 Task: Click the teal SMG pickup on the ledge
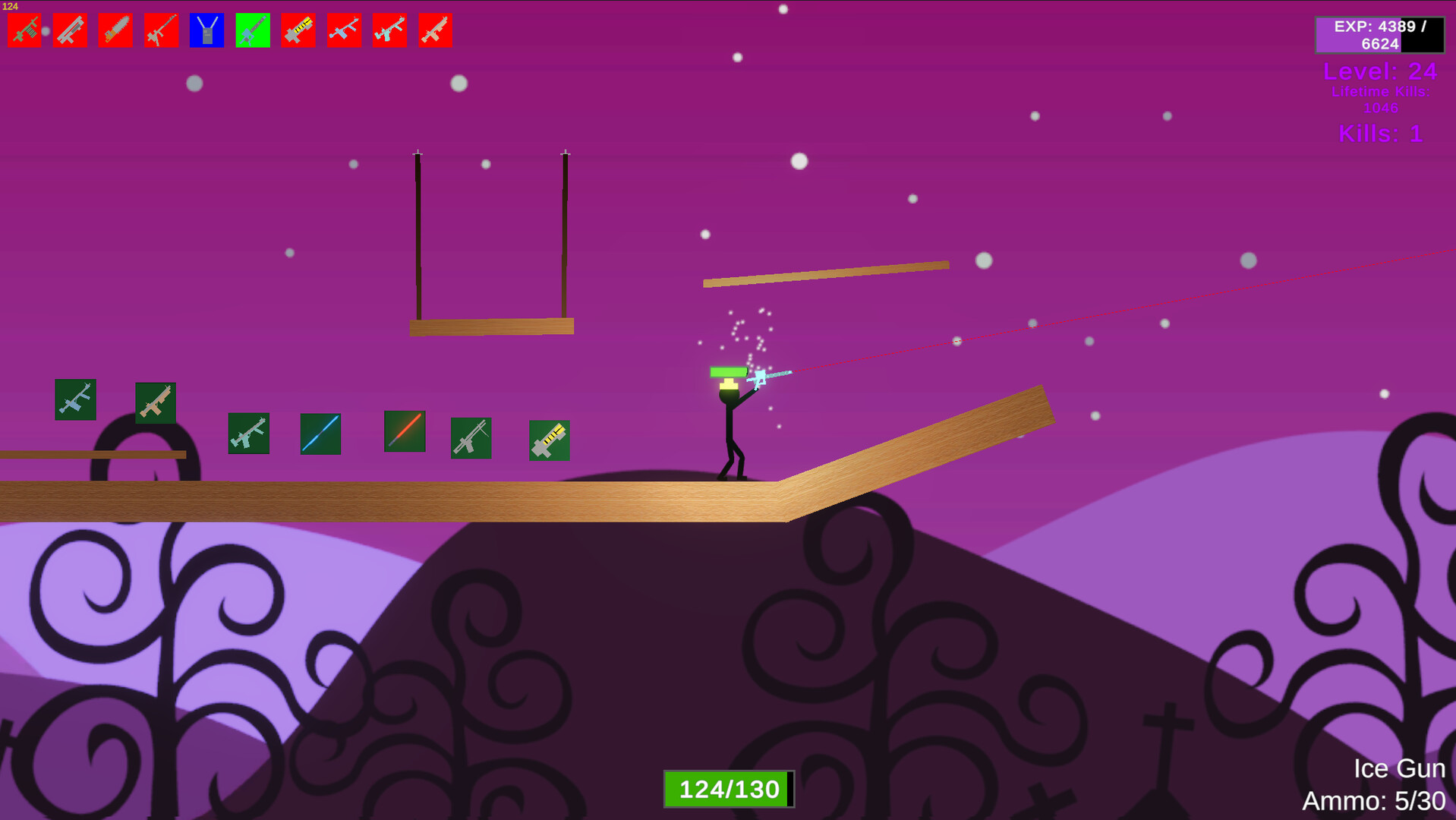tap(247, 434)
